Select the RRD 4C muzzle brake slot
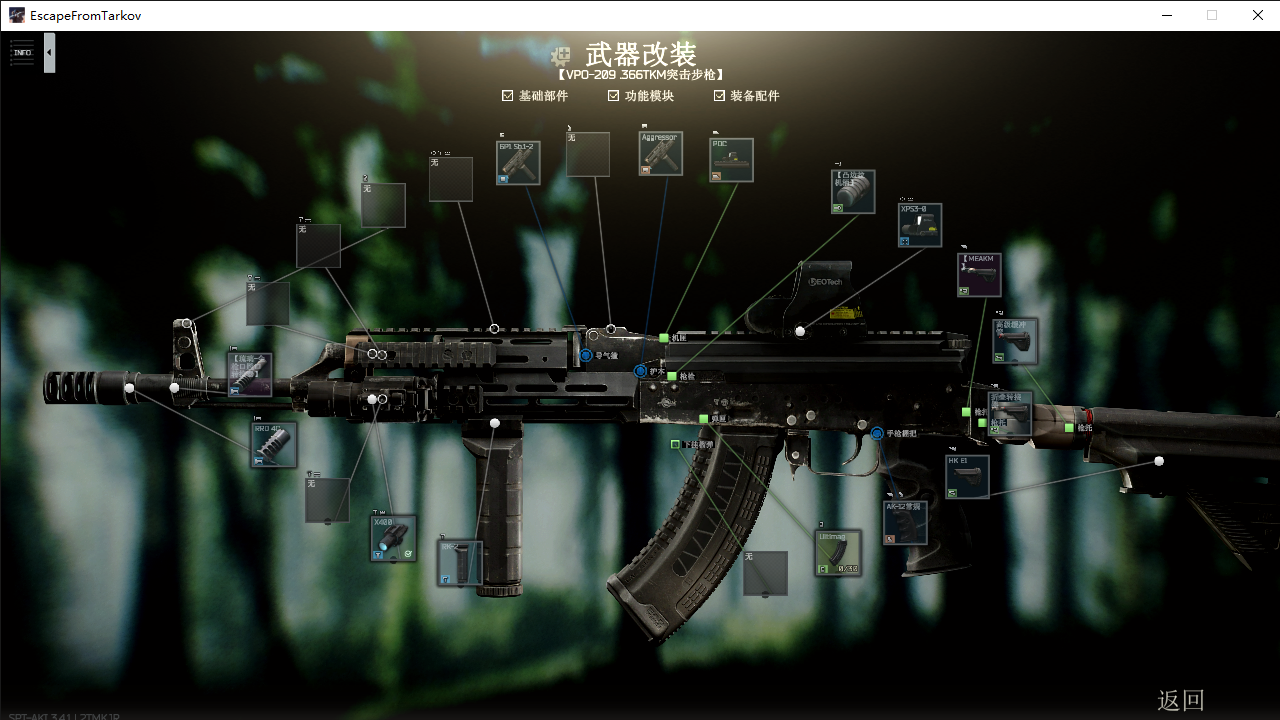The height and width of the screenshot is (720, 1280). click(273, 444)
